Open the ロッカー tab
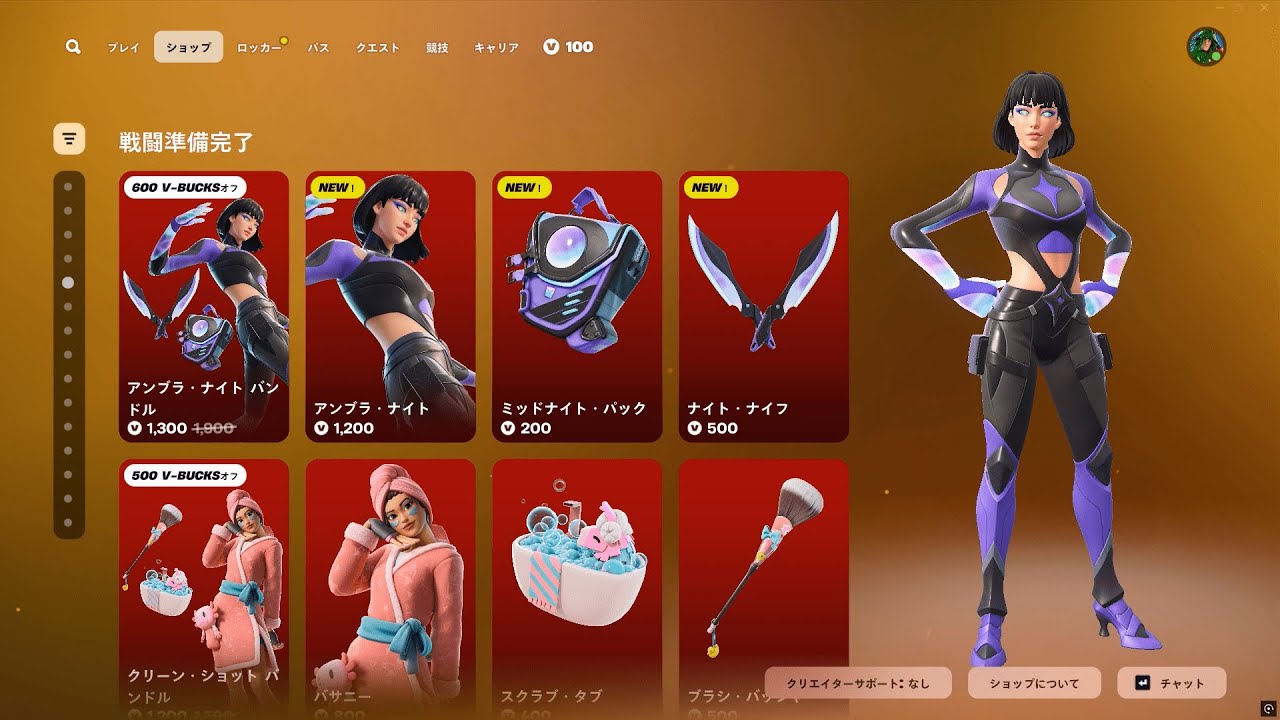Screen dimensions: 1280x720 pos(258,47)
